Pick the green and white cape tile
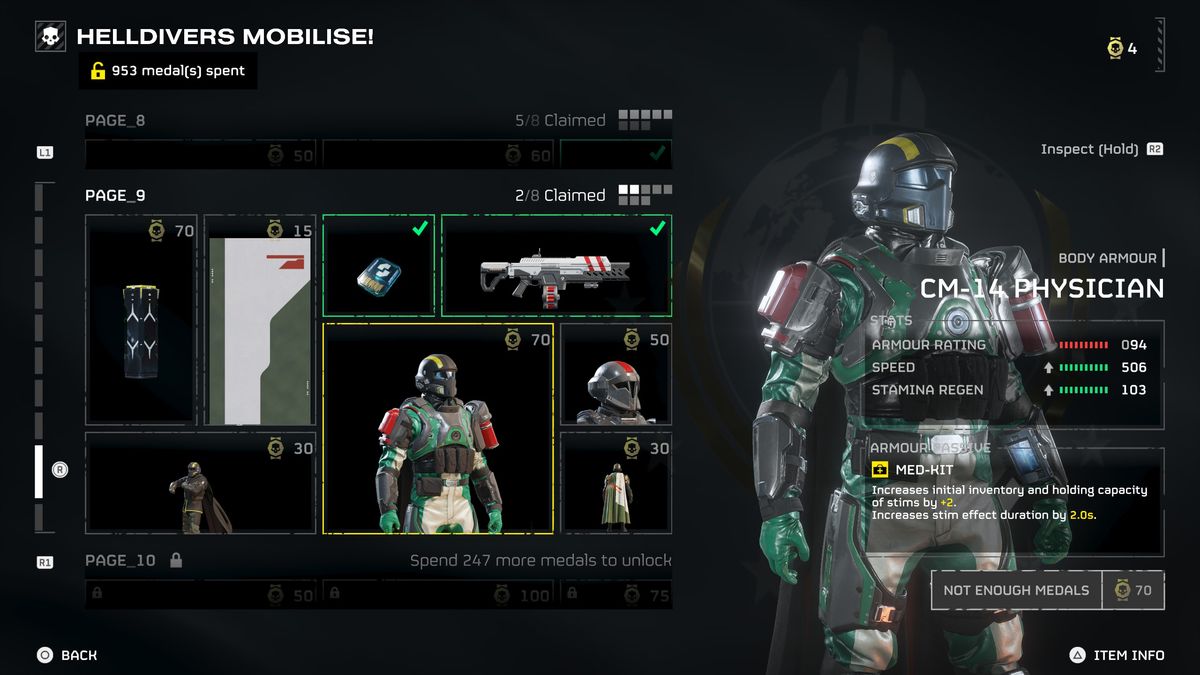The image size is (1200, 675). (616, 483)
